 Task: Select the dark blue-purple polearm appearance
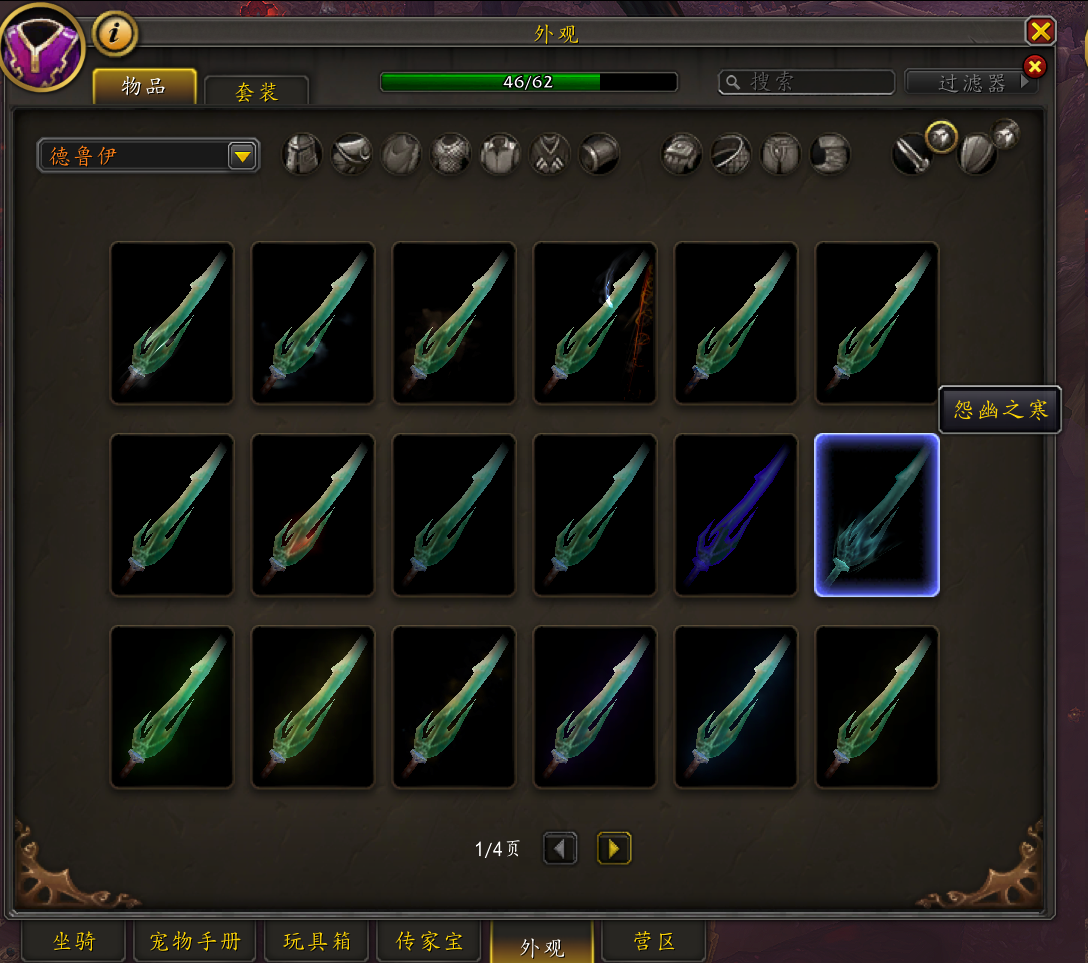(x=736, y=515)
